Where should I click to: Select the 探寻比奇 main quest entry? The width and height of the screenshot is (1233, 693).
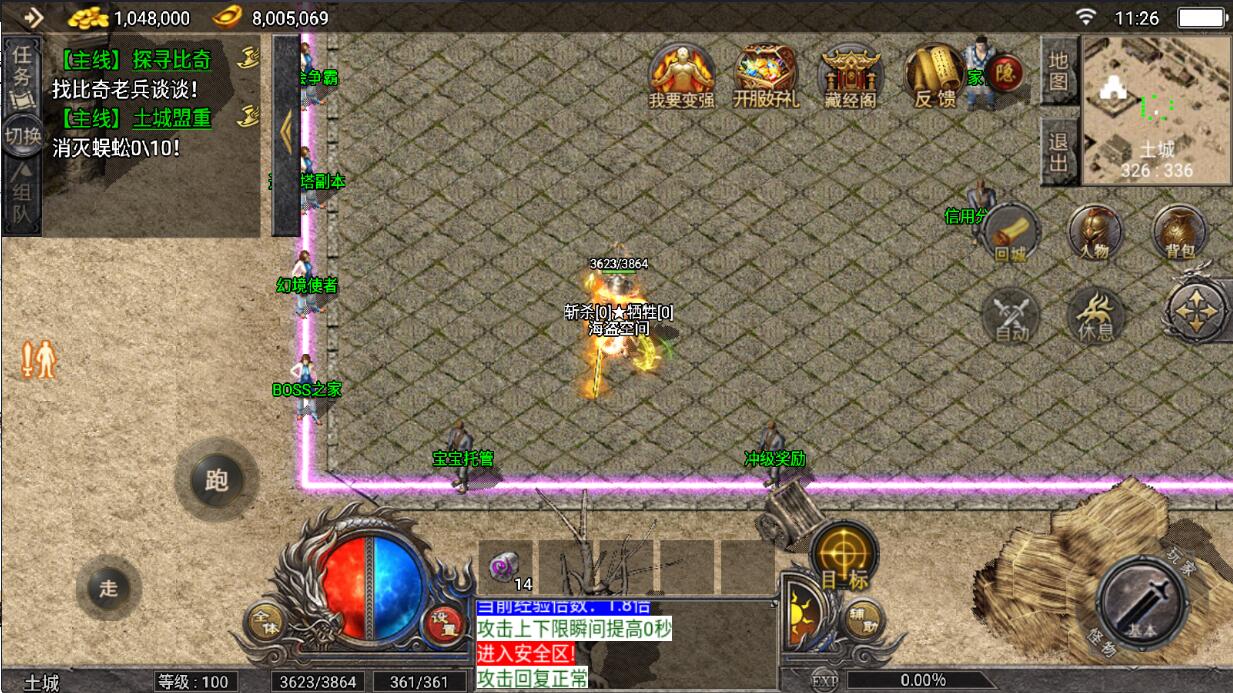[x=172, y=59]
